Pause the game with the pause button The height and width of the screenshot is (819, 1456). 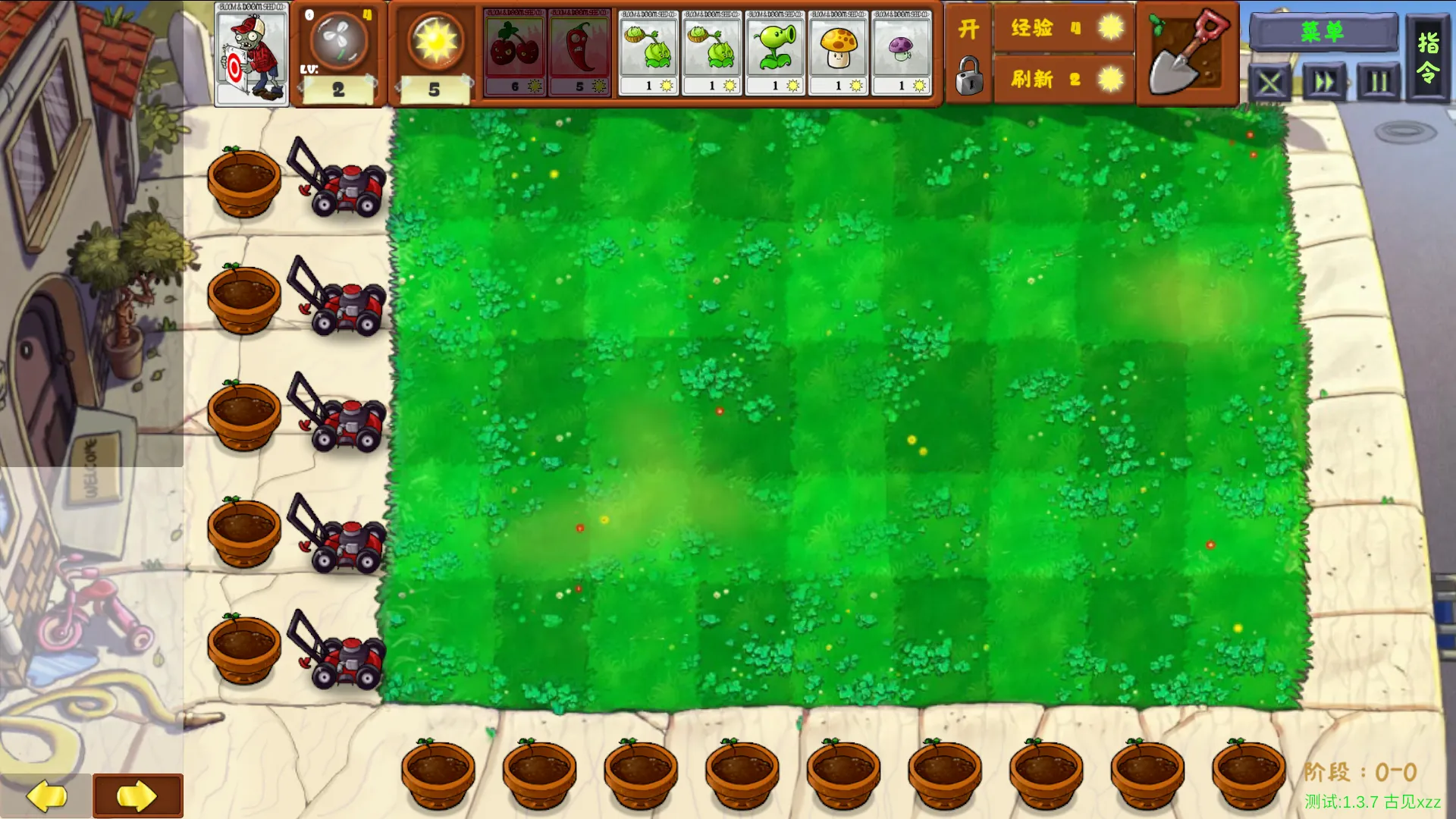pos(1378,81)
